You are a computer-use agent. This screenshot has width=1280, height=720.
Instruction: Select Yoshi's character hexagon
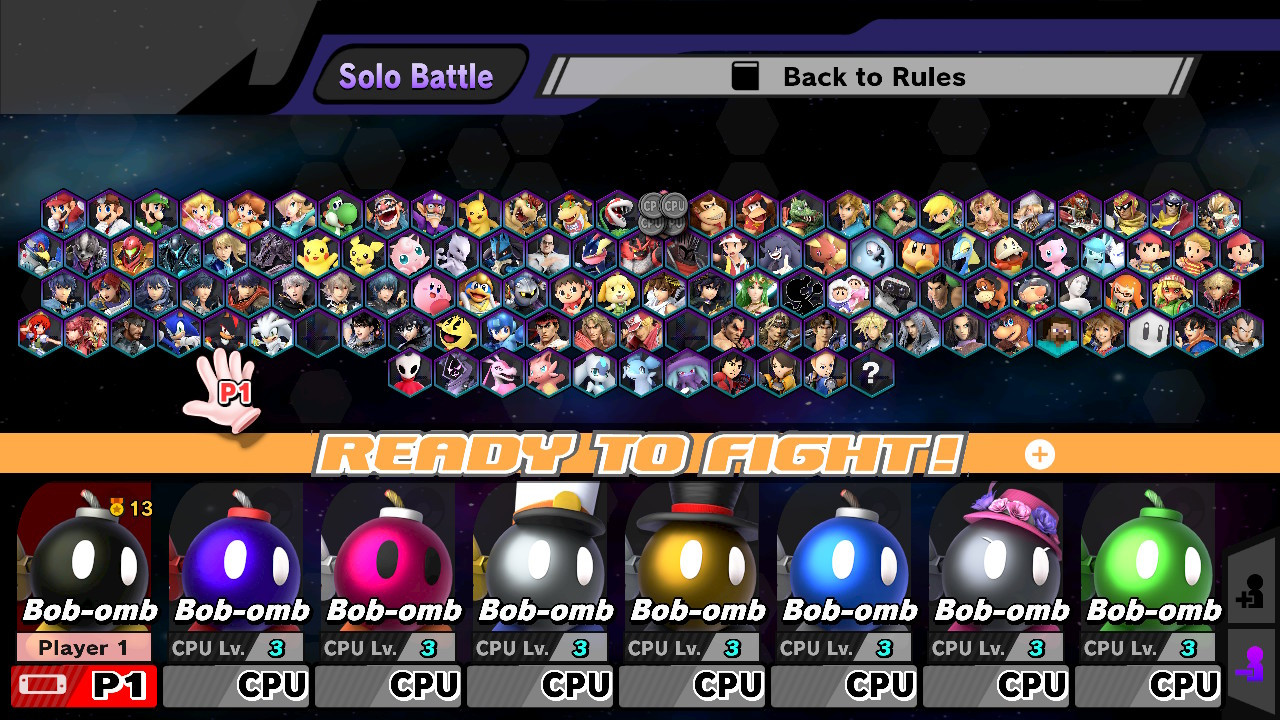(340, 212)
